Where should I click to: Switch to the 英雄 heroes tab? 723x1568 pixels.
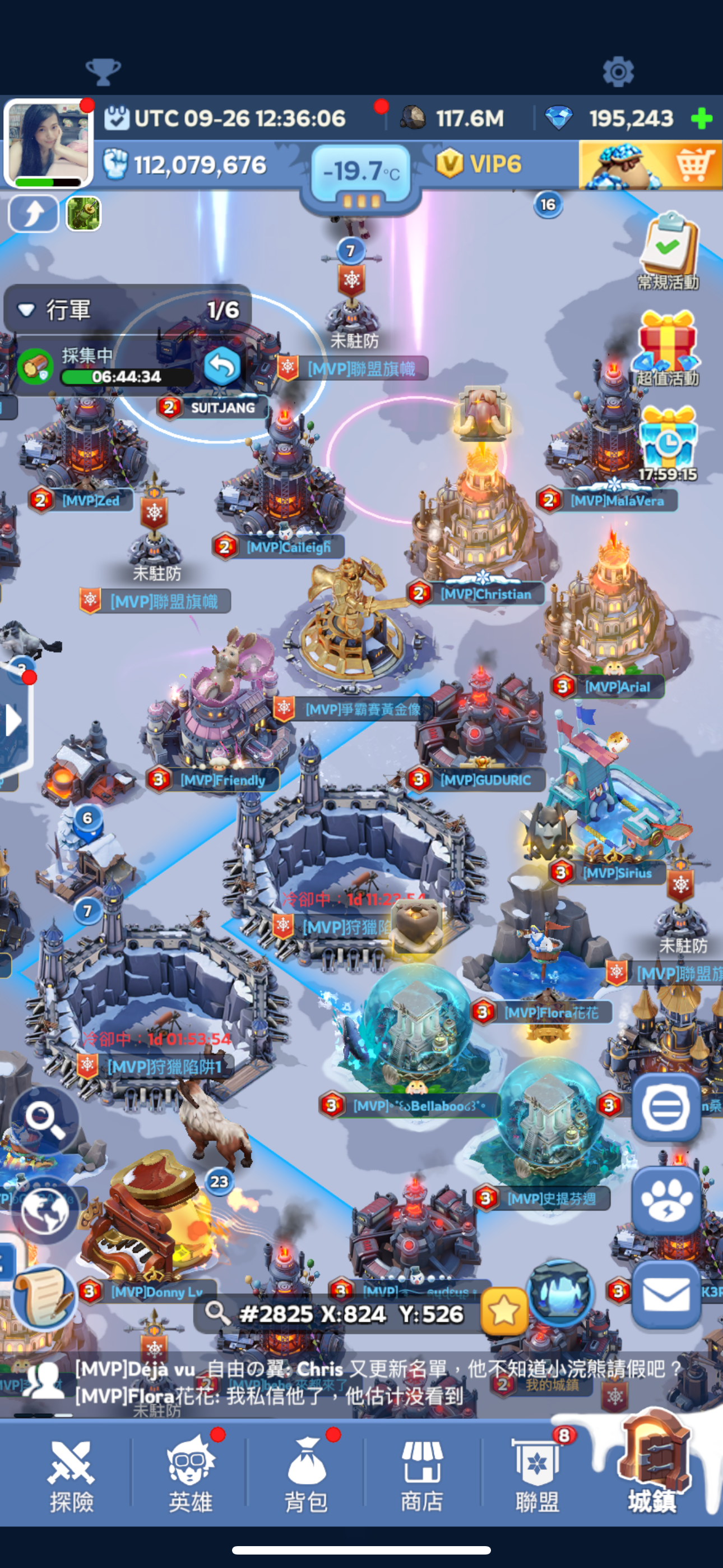click(x=191, y=1475)
